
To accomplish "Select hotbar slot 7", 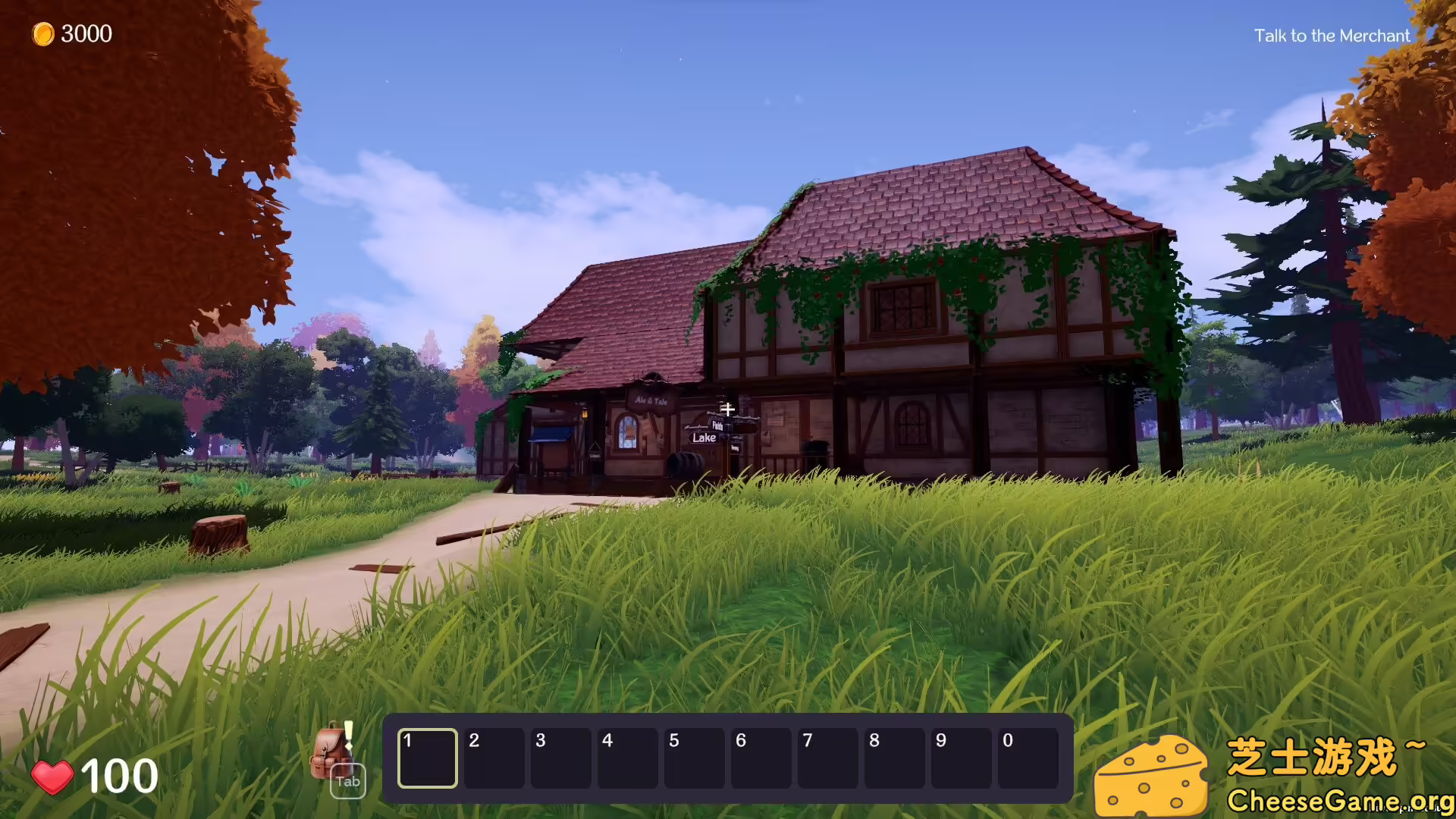I will pyautogui.click(x=827, y=758).
